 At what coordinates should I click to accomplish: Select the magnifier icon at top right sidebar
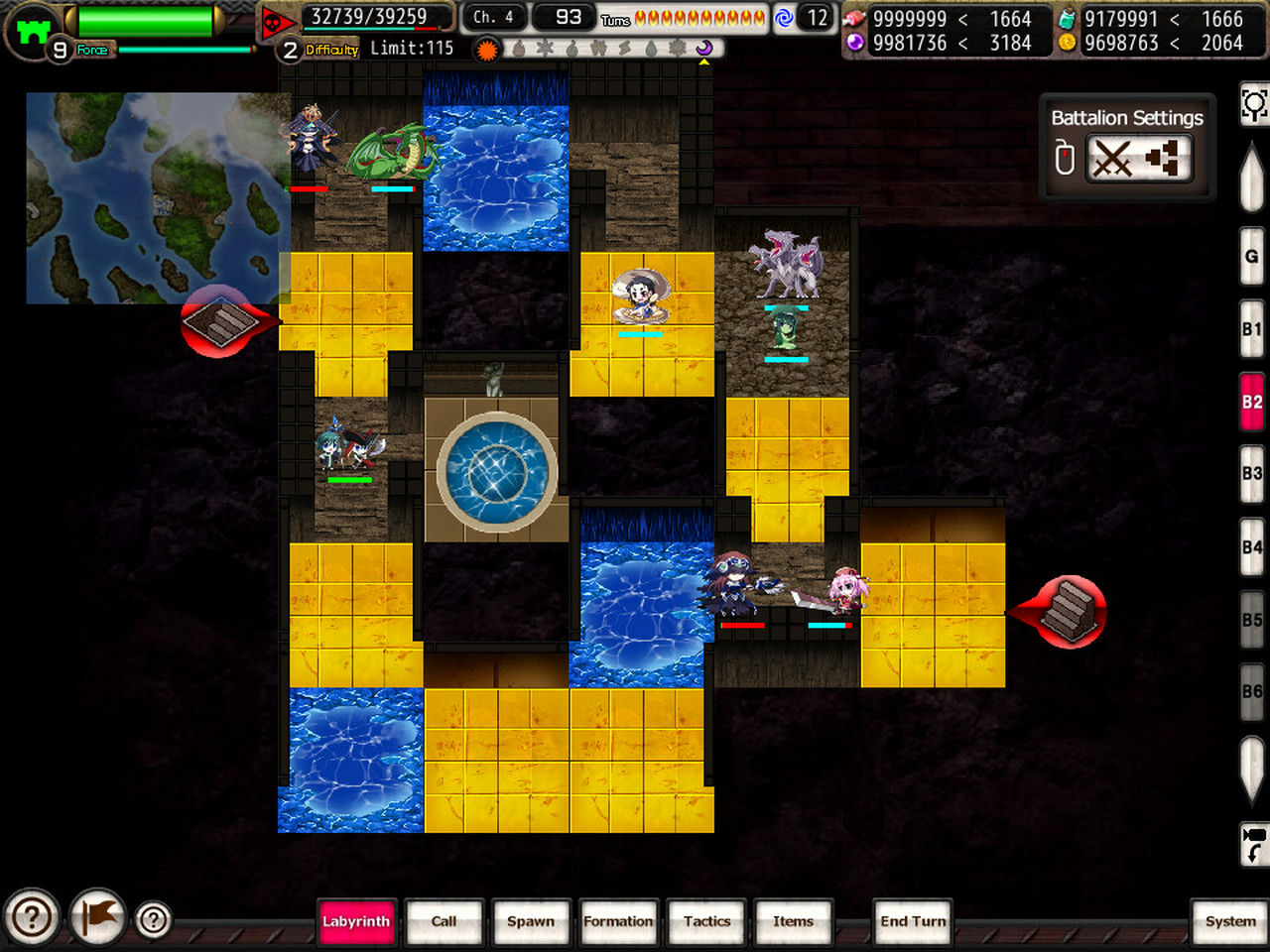(x=1254, y=103)
